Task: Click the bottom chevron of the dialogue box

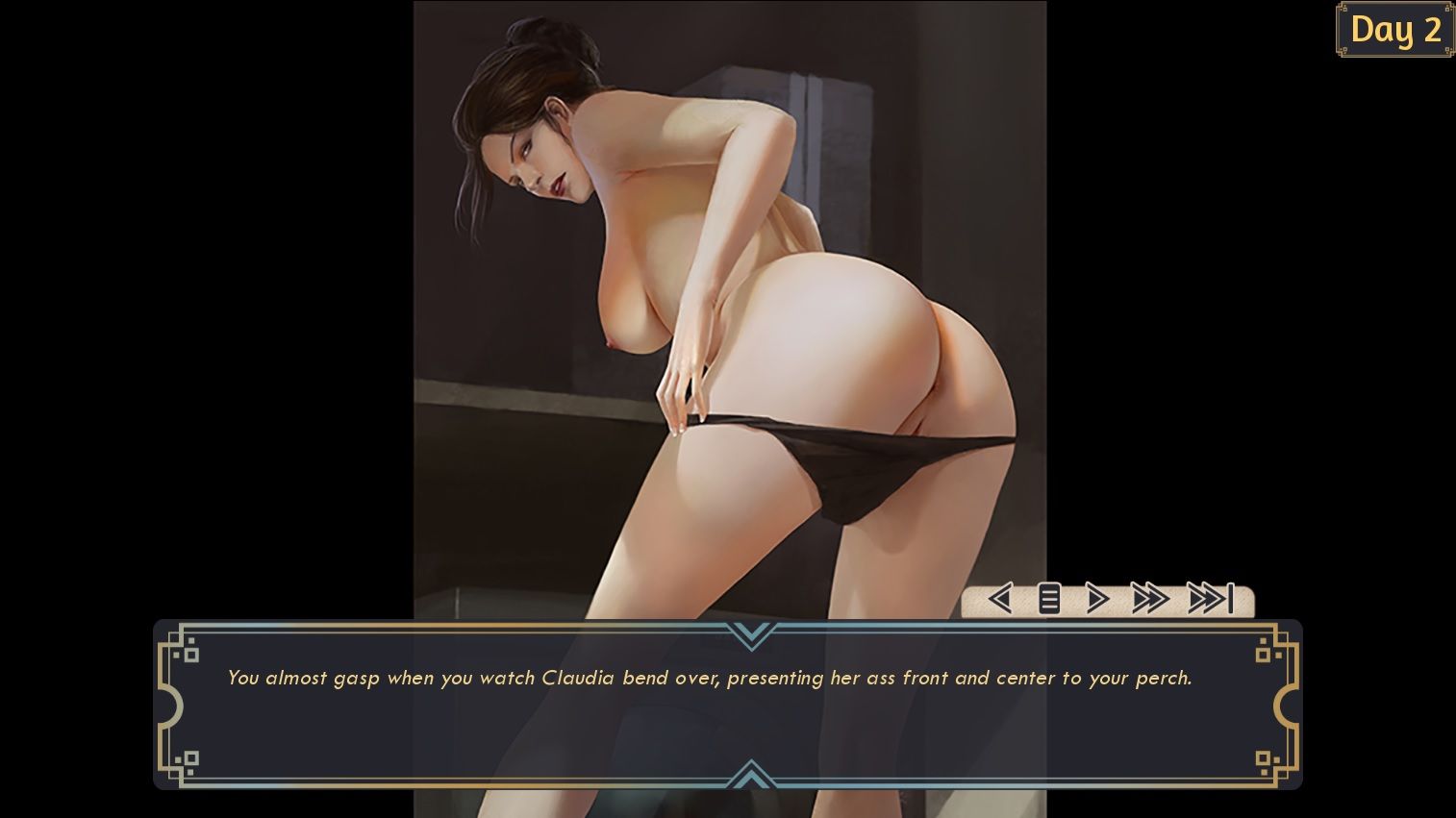Action: (x=751, y=774)
